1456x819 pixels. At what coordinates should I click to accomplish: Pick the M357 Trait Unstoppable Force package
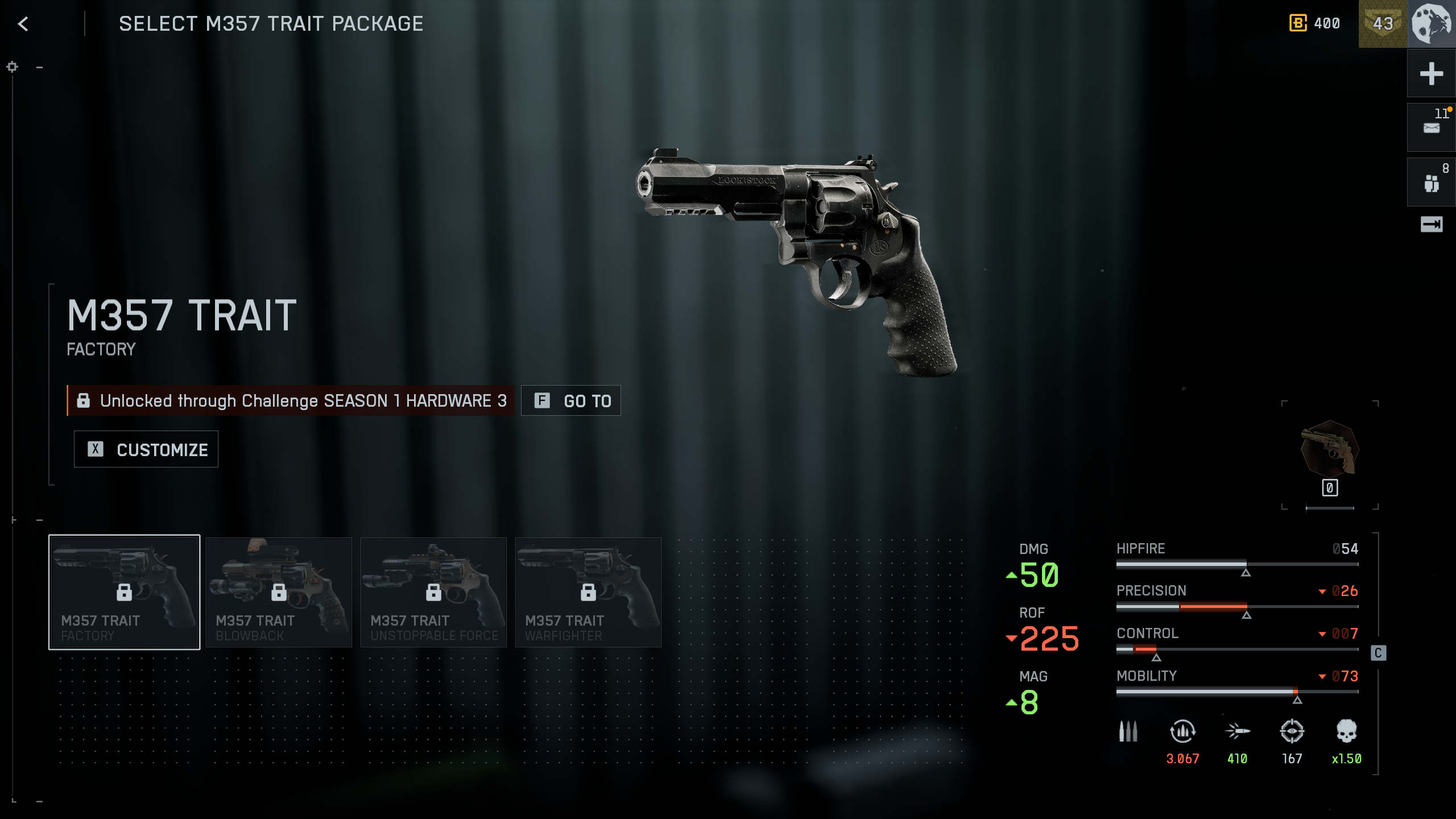tap(433, 592)
